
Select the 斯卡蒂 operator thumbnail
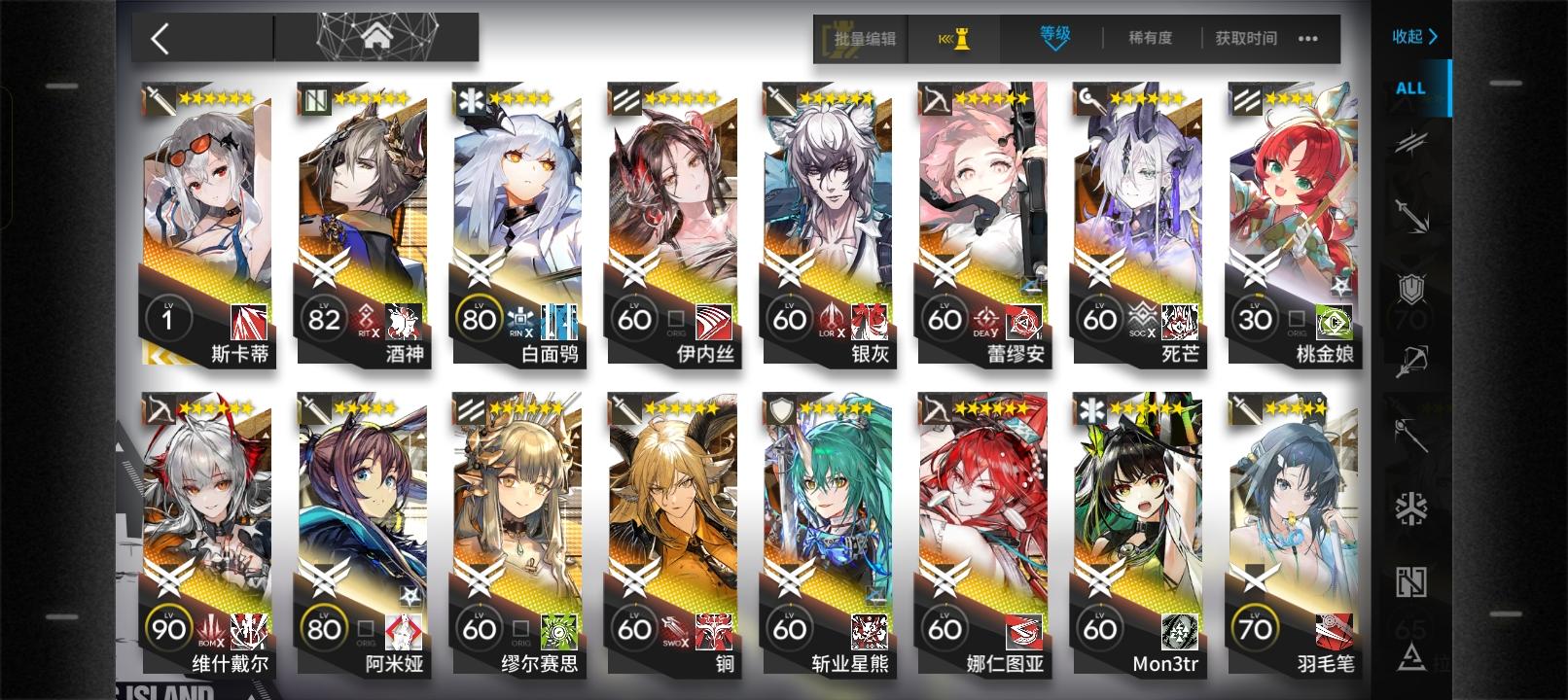[205, 224]
